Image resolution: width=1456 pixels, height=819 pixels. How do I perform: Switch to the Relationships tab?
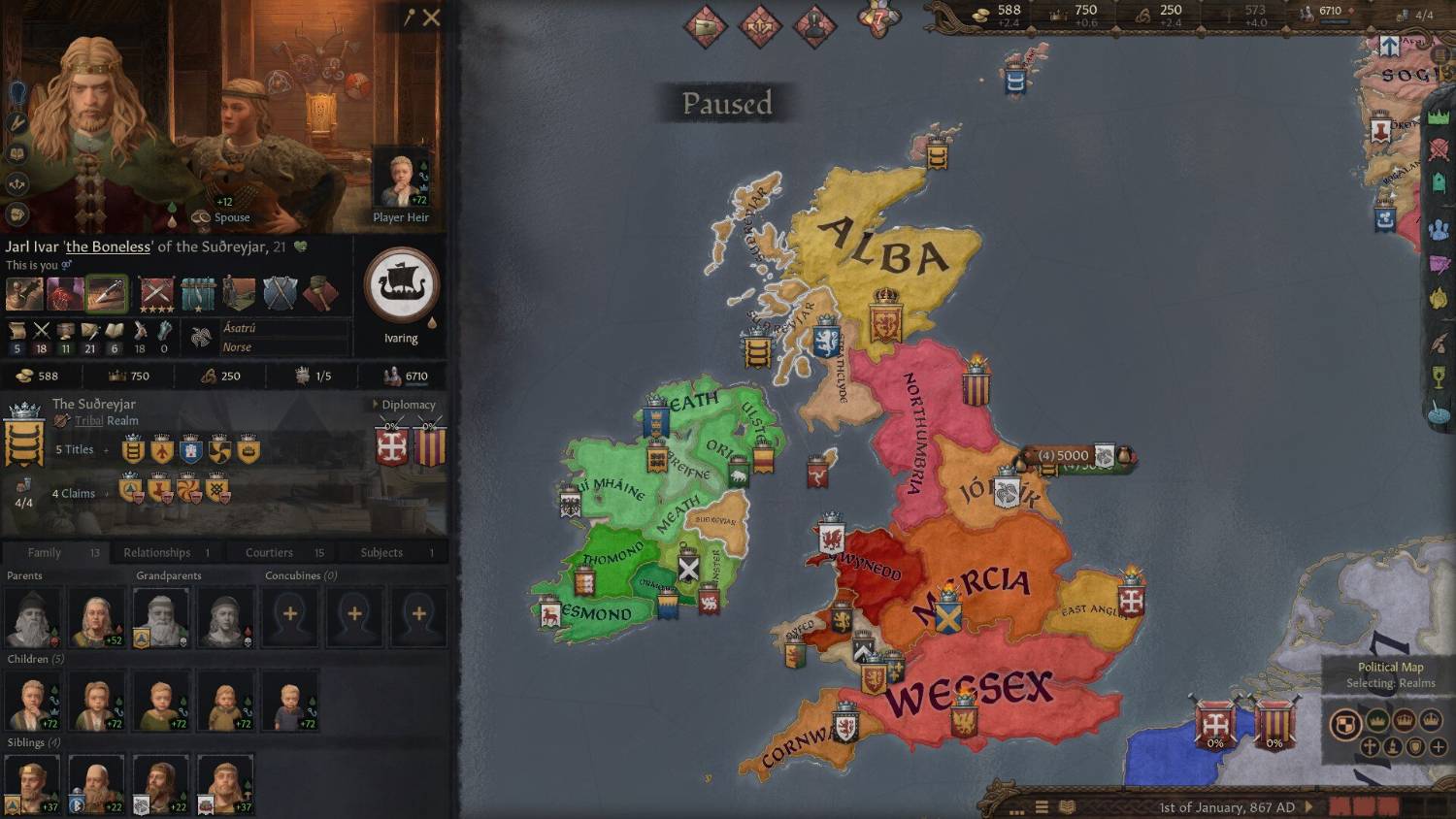click(157, 552)
